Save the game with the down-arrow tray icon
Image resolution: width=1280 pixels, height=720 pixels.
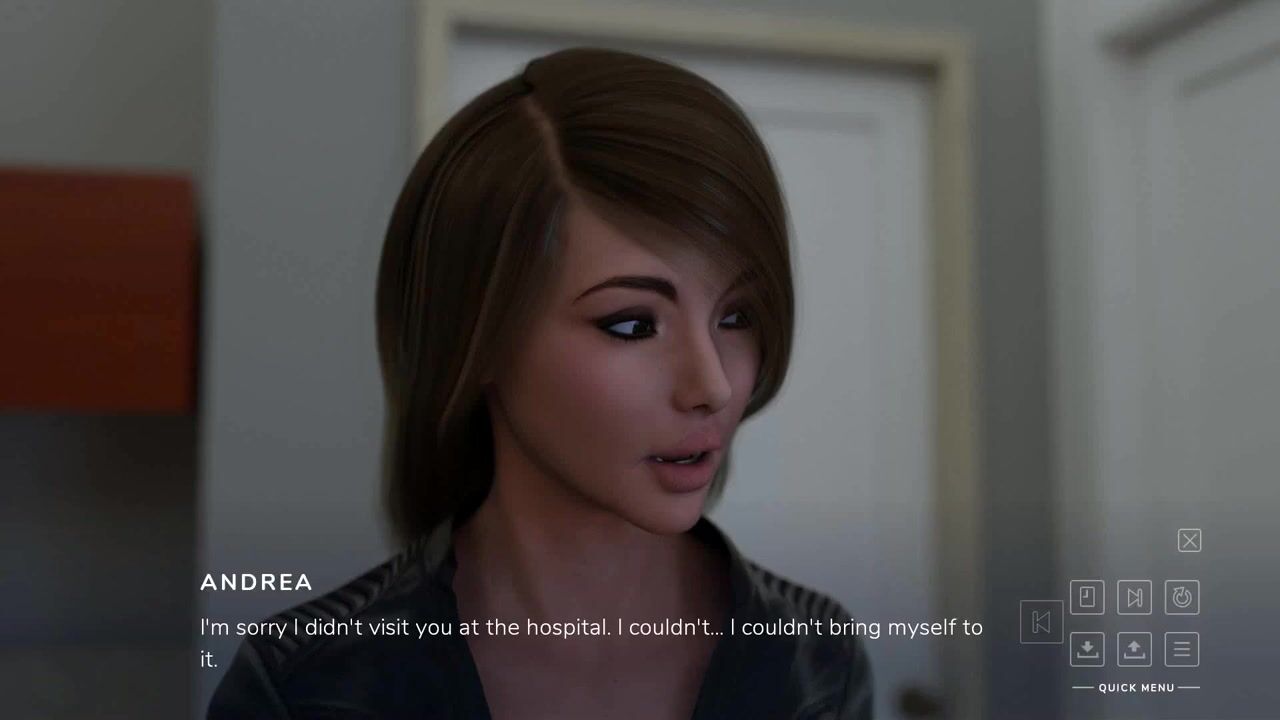1087,650
